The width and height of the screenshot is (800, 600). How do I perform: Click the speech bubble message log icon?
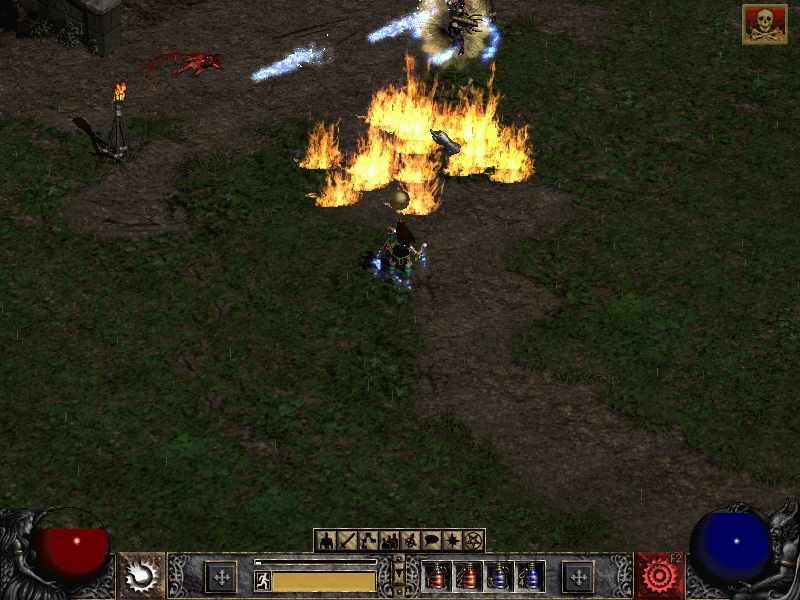click(431, 541)
